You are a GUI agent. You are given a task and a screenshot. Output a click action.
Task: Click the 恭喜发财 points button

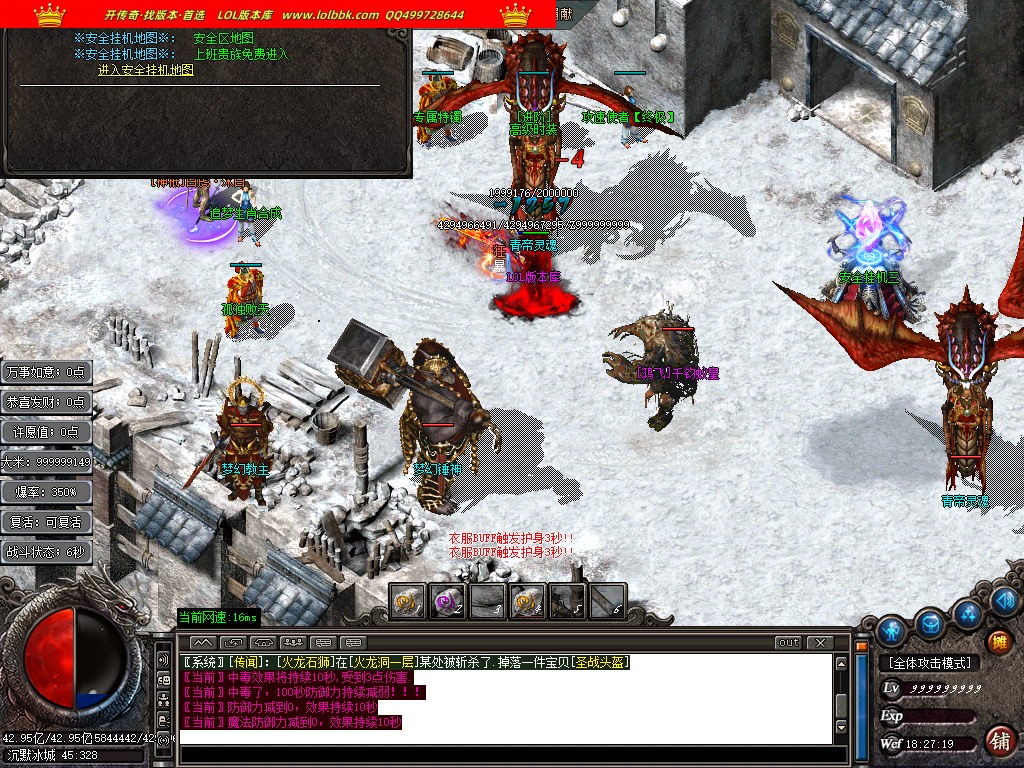pos(46,402)
